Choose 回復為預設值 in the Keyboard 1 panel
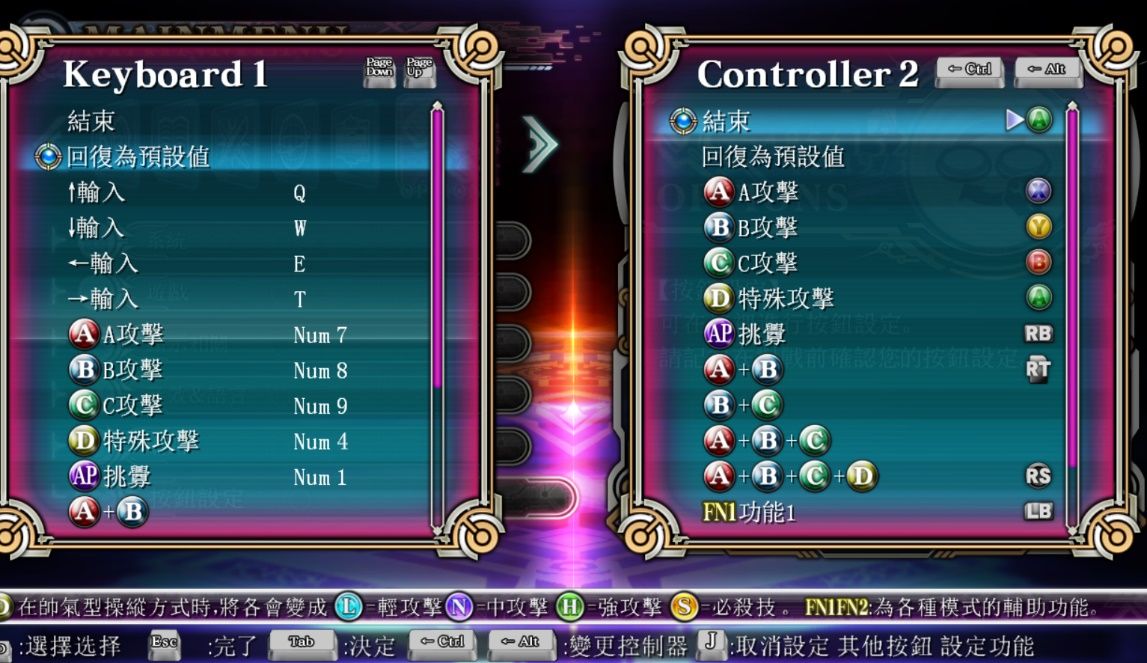This screenshot has width=1147, height=663. coord(138,157)
